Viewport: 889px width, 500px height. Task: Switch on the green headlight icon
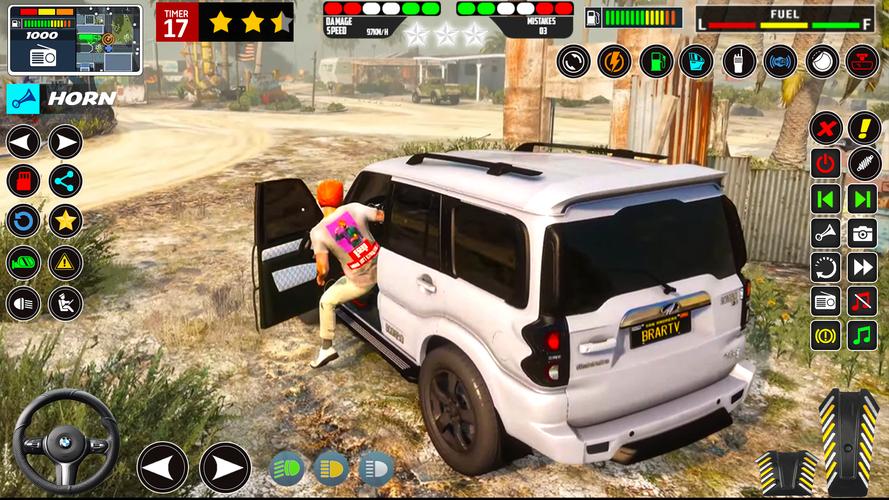[287, 467]
